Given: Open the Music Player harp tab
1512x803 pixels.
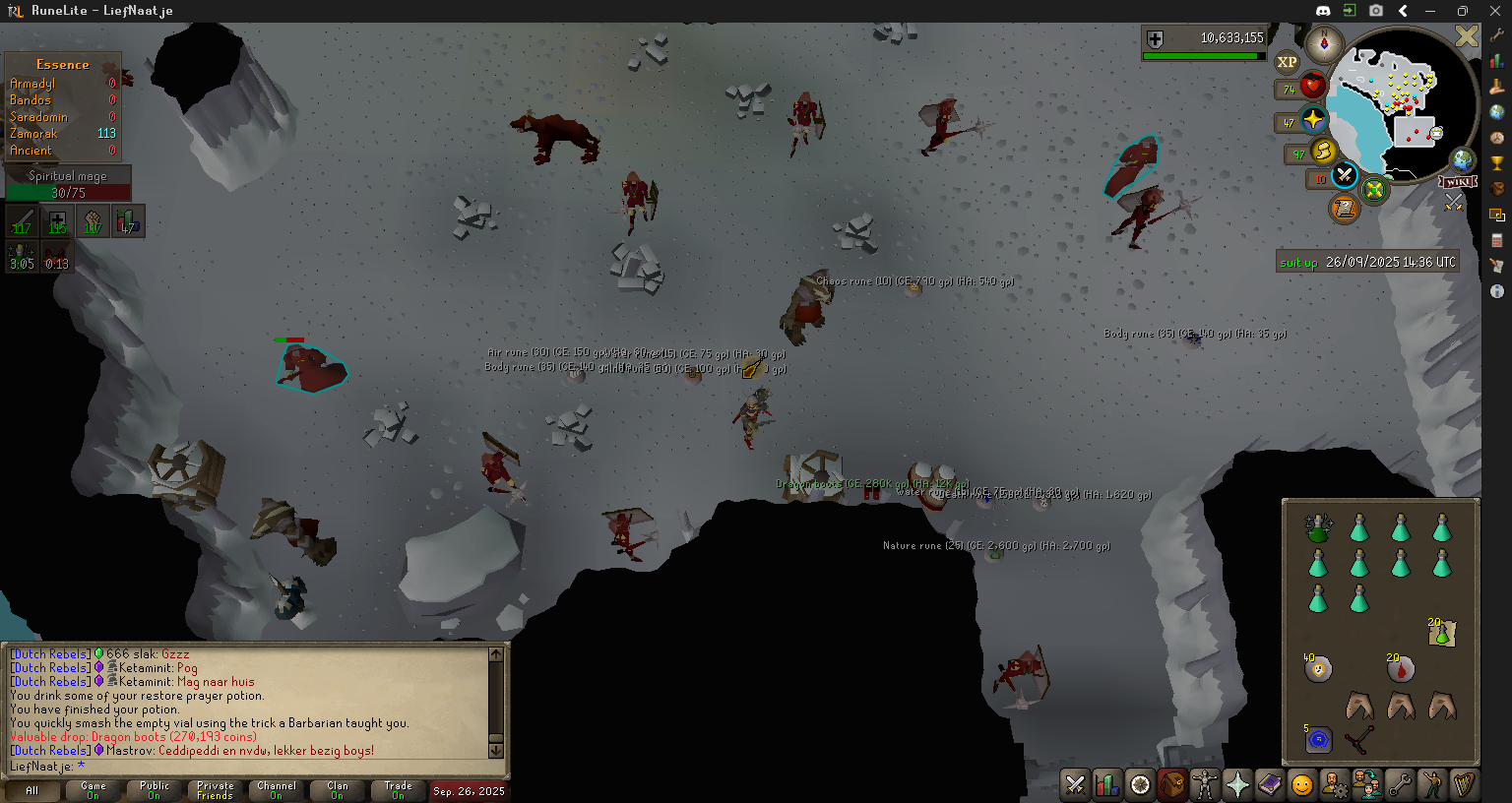Looking at the screenshot, I should point(1464,784).
